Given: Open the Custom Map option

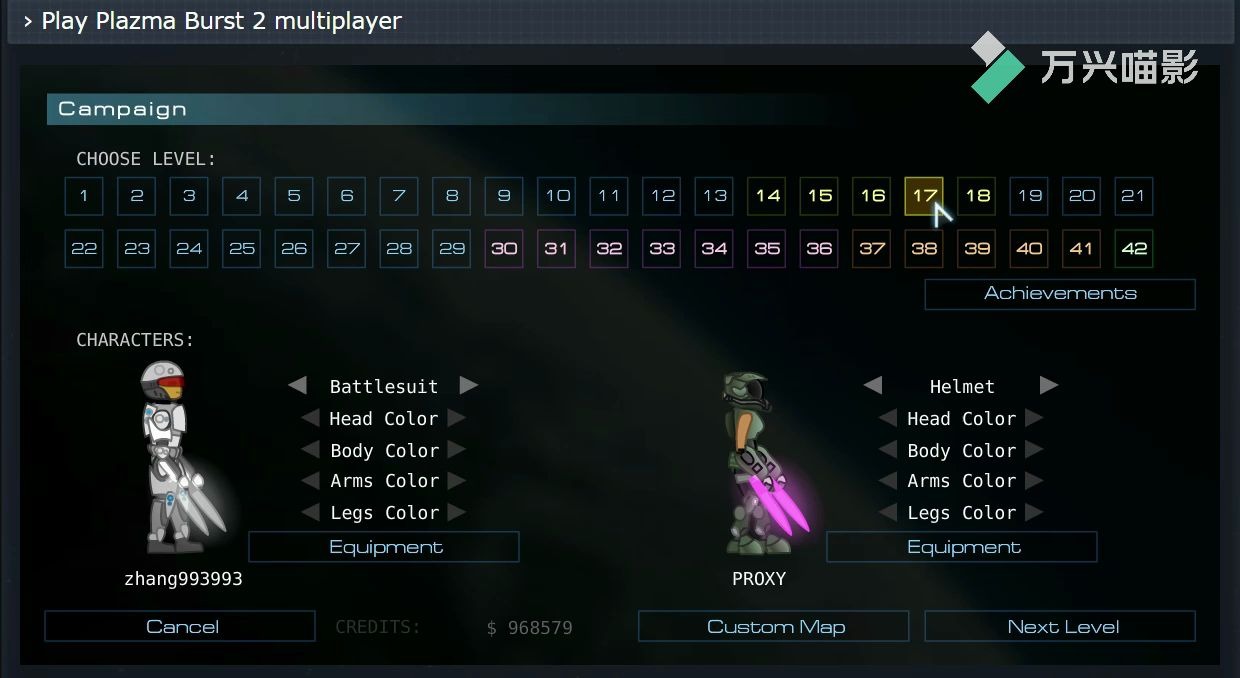Looking at the screenshot, I should tap(775, 627).
